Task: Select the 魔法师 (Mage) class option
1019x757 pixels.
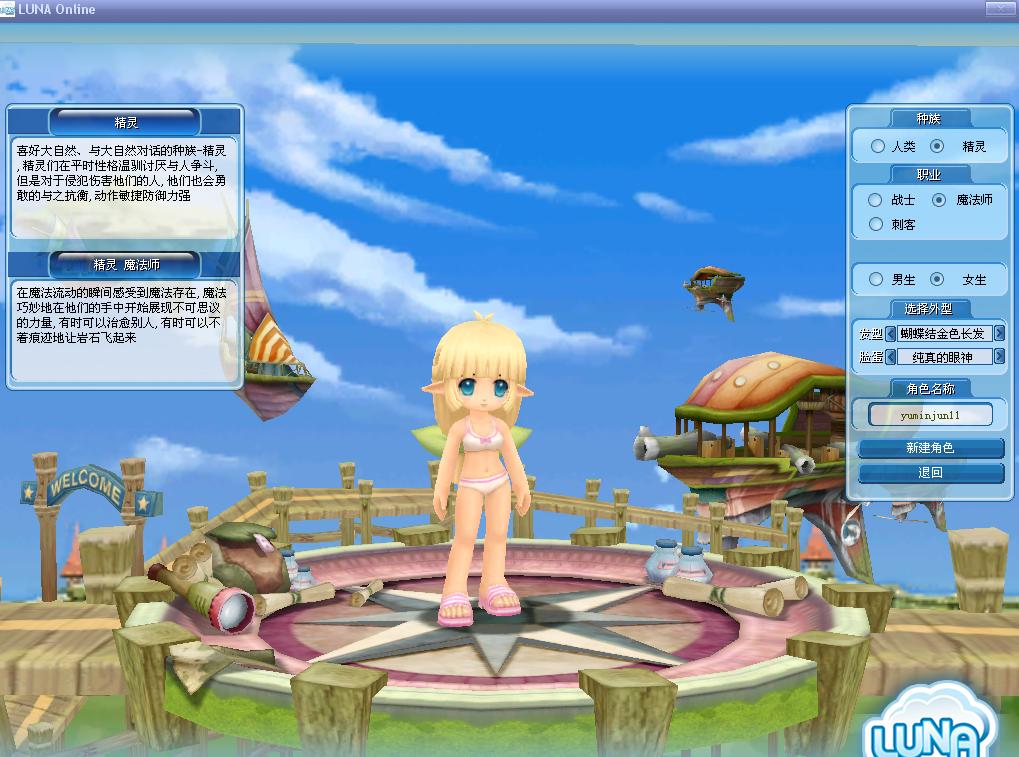Action: click(x=938, y=200)
